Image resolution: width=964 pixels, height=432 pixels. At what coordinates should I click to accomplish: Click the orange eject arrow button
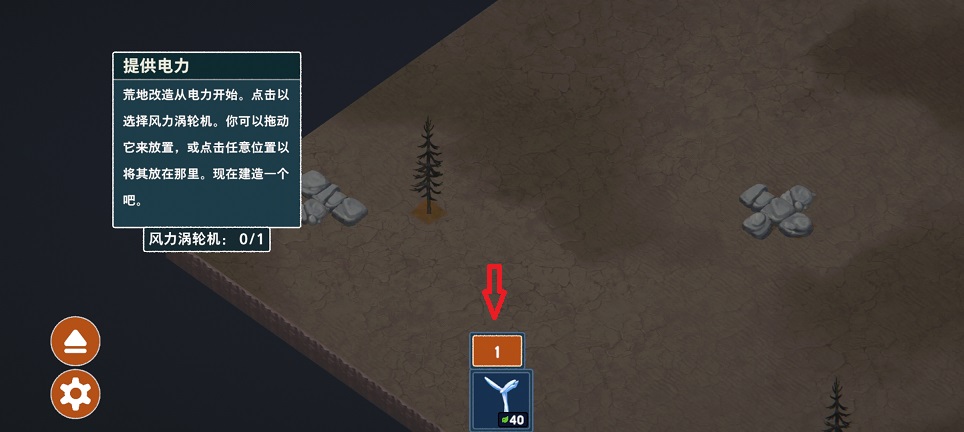coord(76,341)
